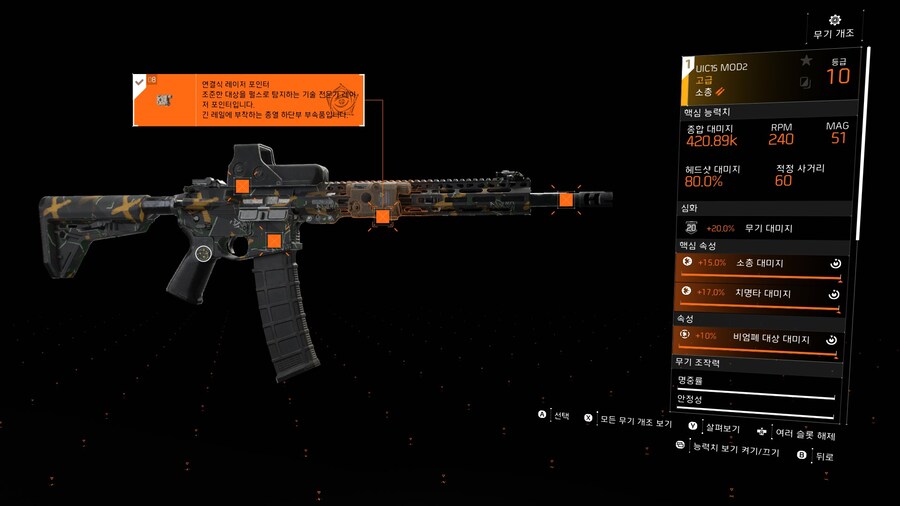
Task: Select the UIC15 MOD2 weapon card header
Action: tap(740, 79)
